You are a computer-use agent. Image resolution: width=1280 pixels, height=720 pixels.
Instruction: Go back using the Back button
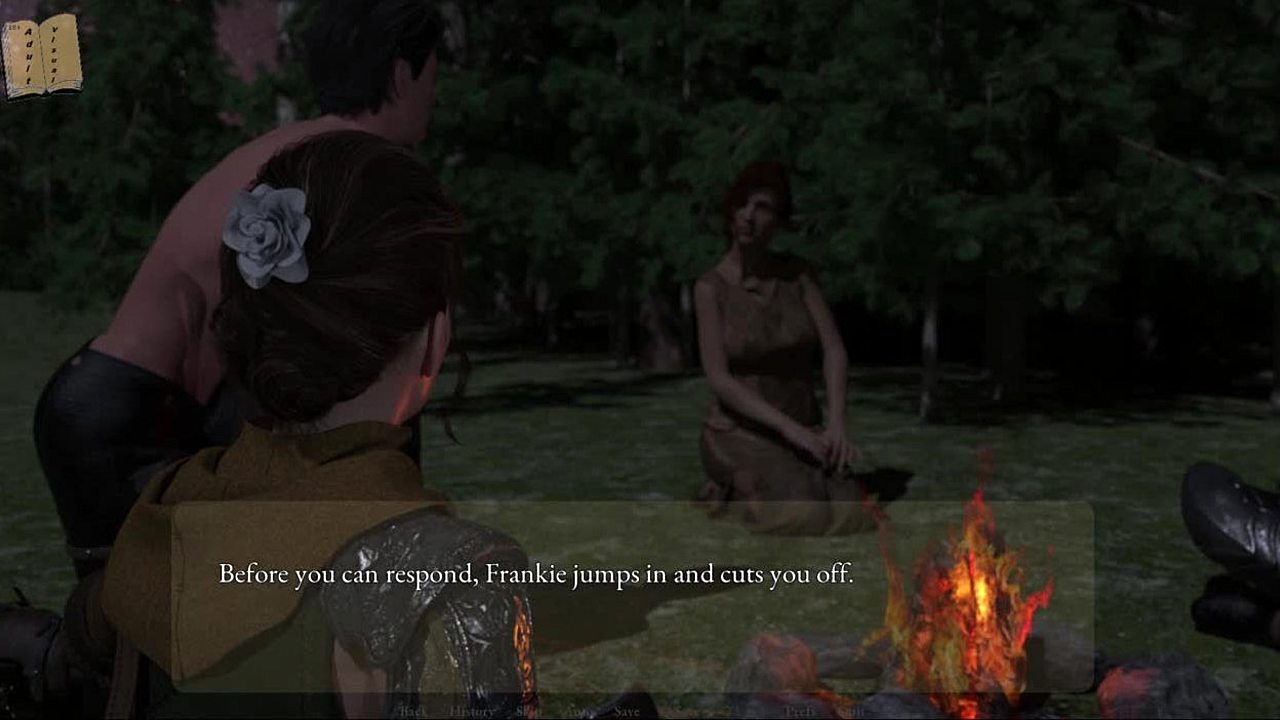coord(413,711)
